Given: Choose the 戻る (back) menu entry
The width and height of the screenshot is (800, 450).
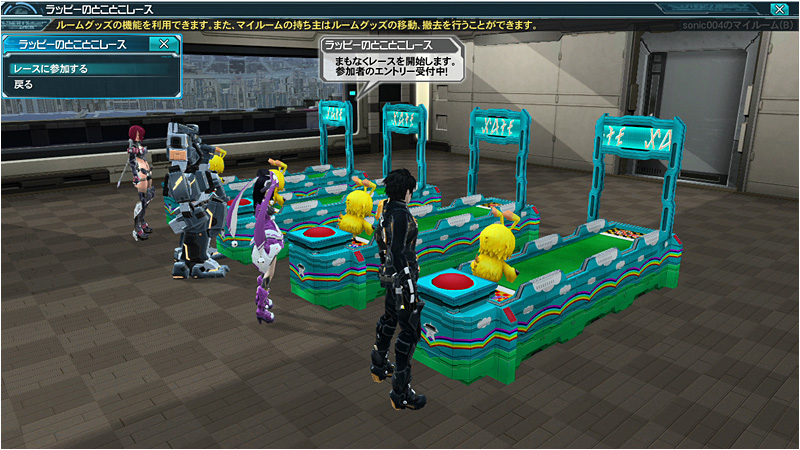Looking at the screenshot, I should pos(24,85).
